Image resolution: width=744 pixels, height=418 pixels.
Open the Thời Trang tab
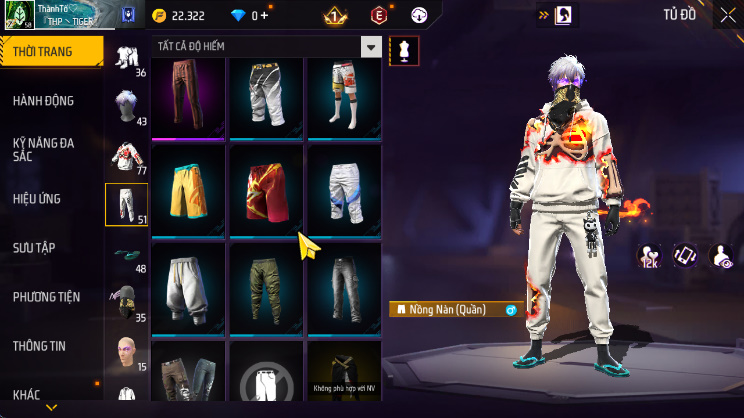click(x=50, y=51)
